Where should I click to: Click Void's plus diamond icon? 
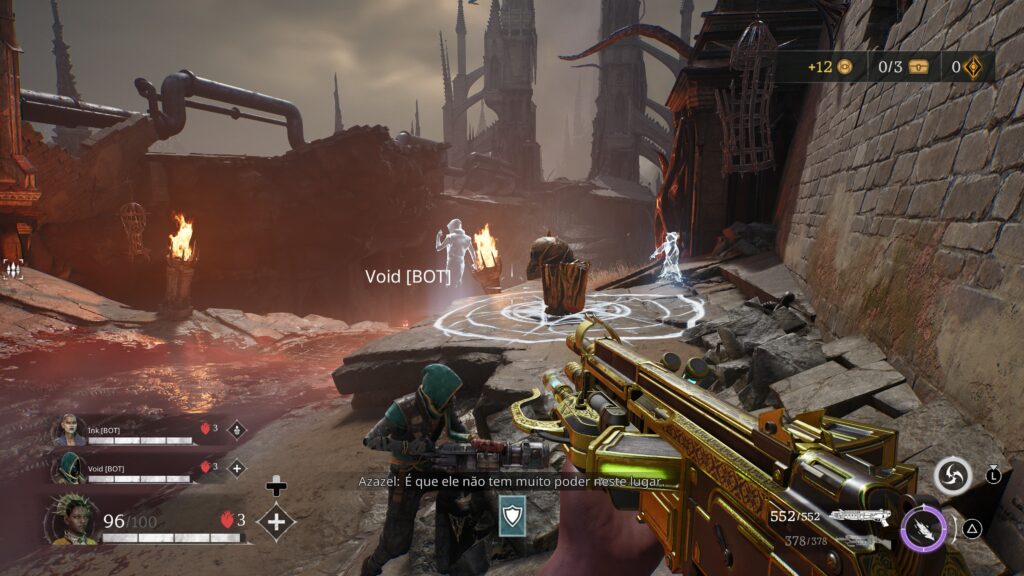pyautogui.click(x=237, y=467)
